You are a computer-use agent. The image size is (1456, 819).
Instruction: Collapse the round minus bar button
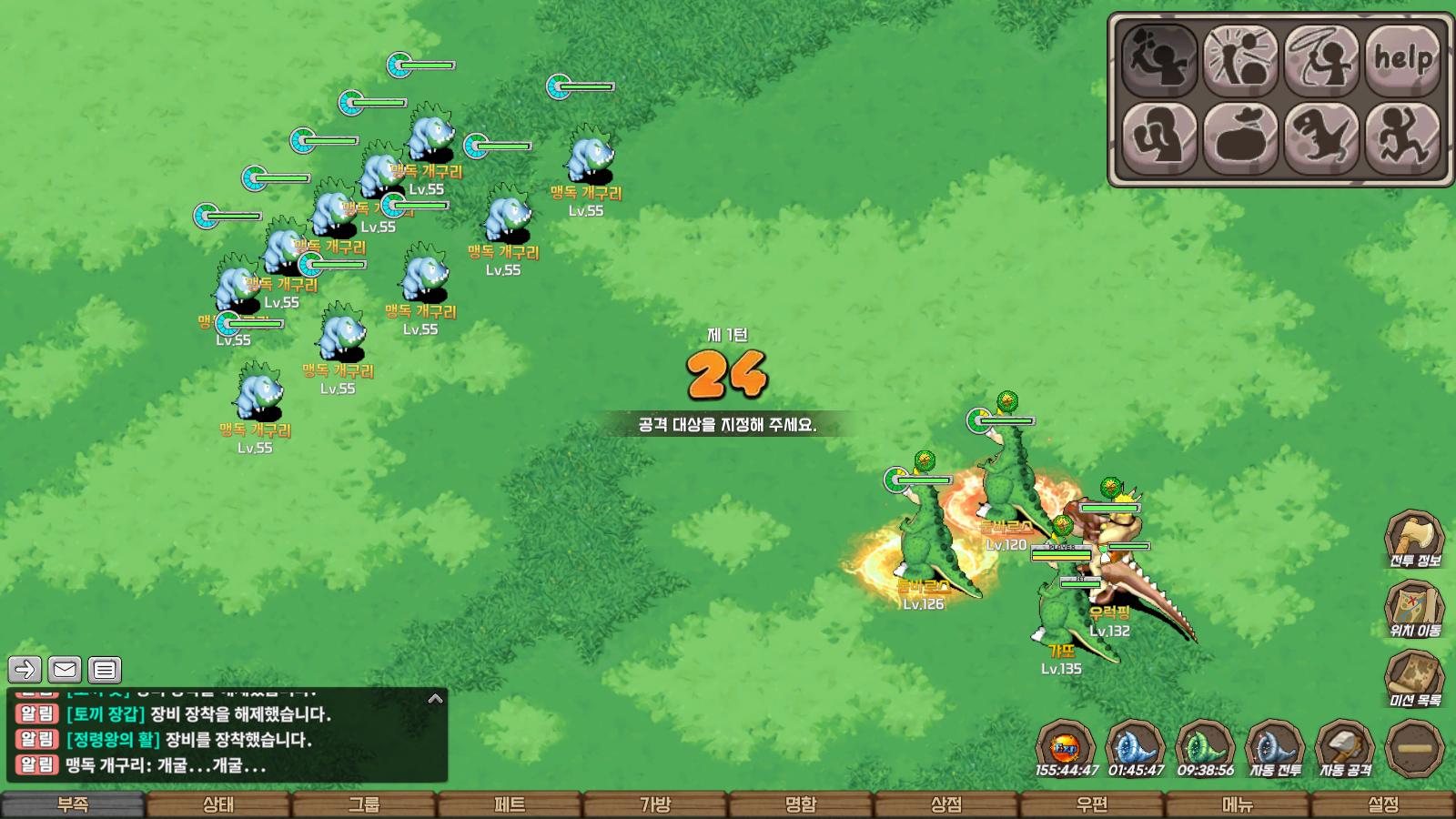1414,748
